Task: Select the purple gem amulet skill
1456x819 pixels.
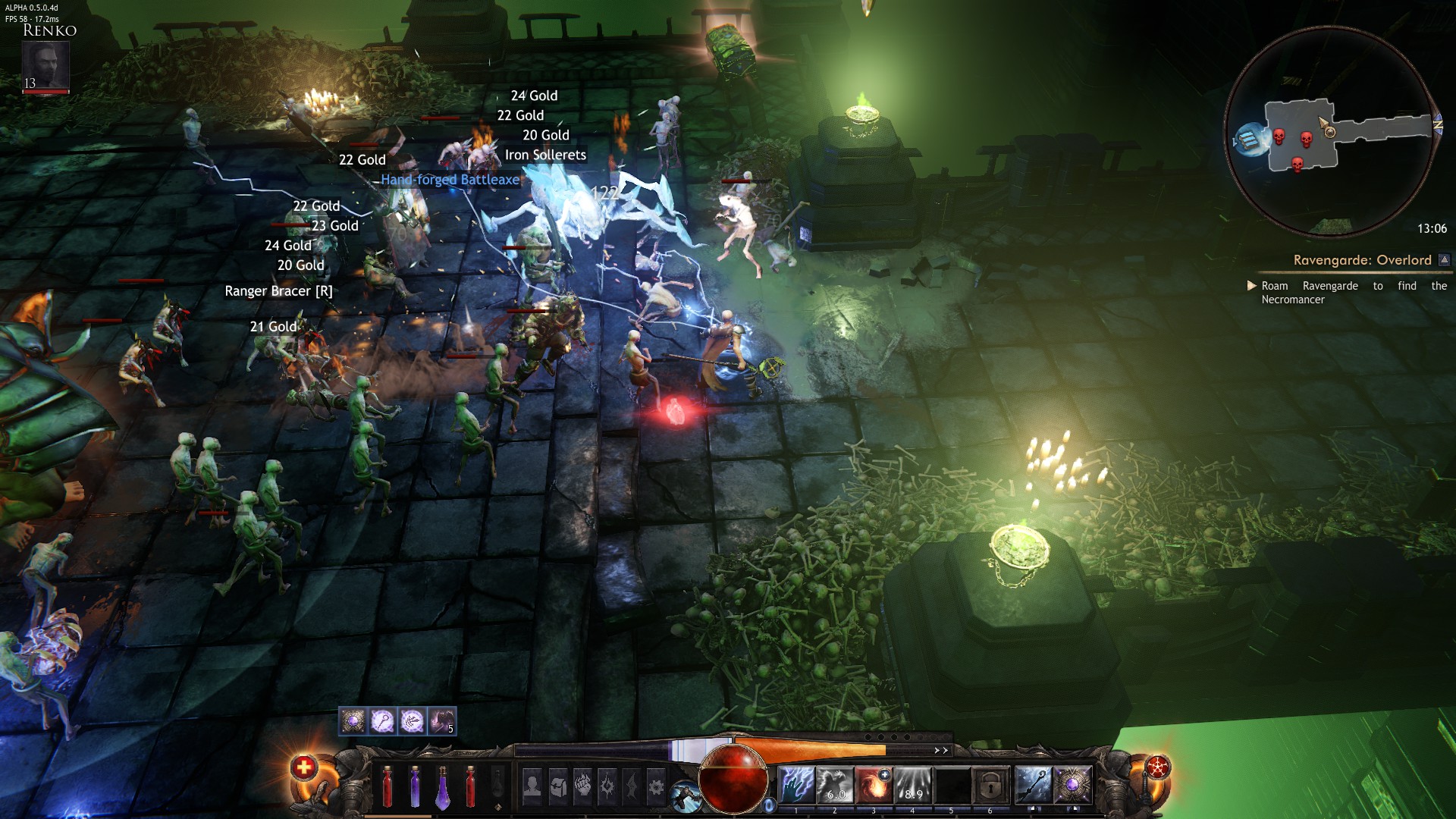Action: (1072, 785)
